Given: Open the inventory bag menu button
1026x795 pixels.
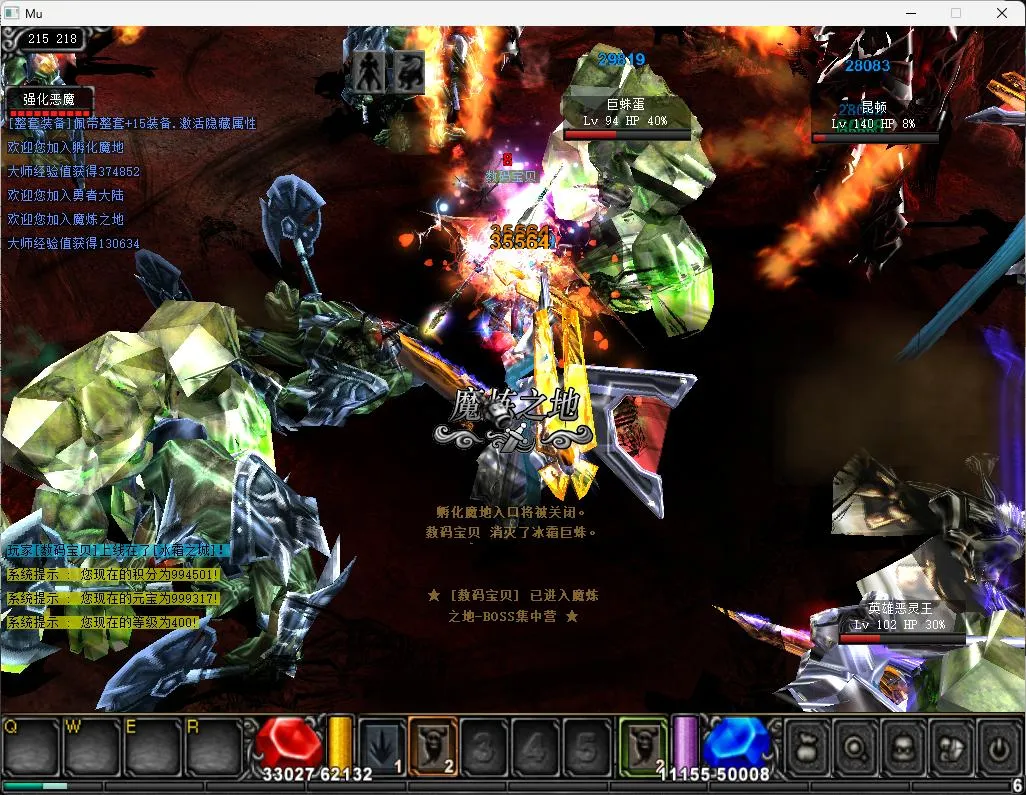Looking at the screenshot, I should tap(808, 747).
